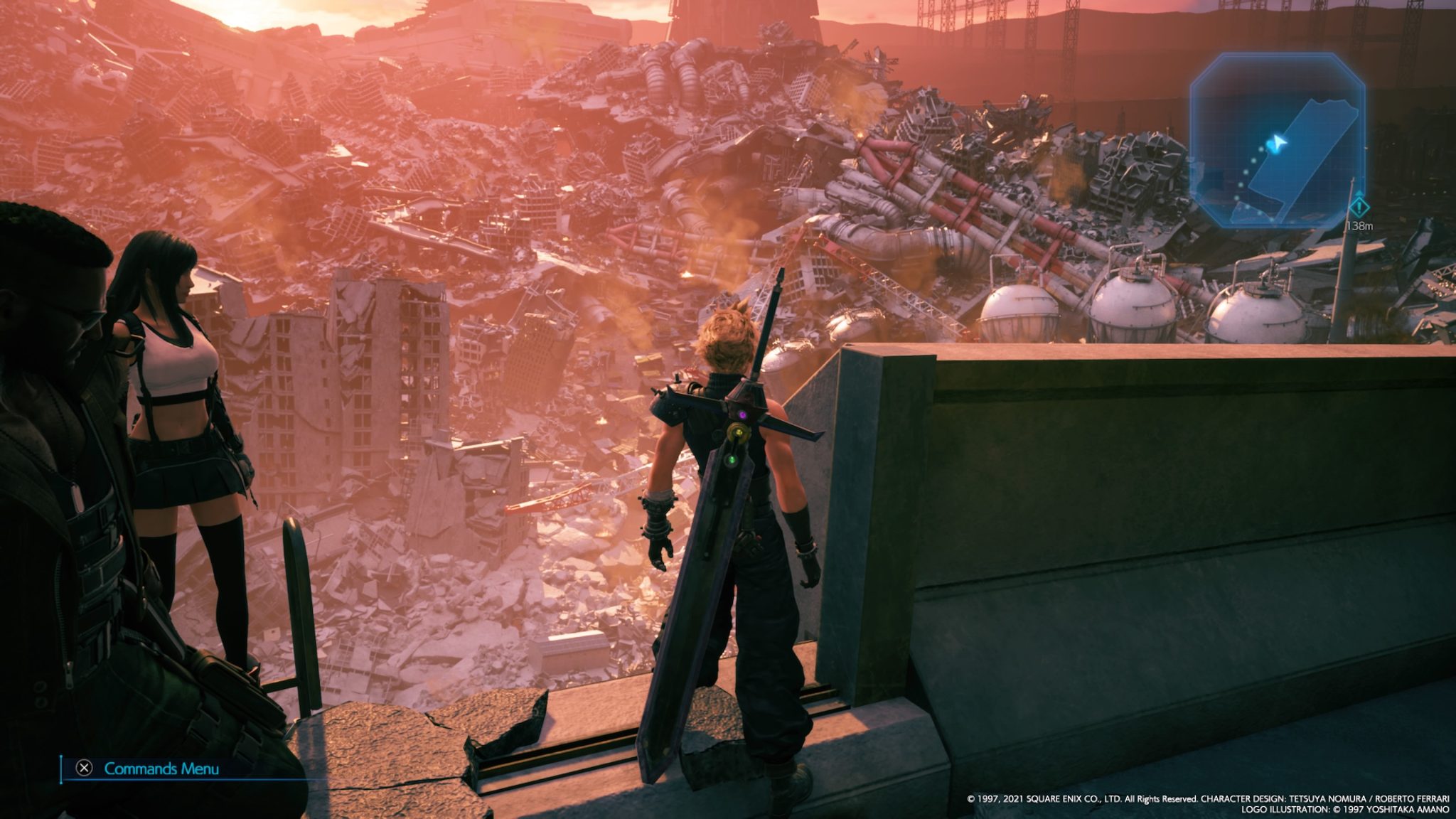Screen dimensions: 1456x819
Task: Click the purple materia orb on Cloud's sword
Action: point(742,414)
